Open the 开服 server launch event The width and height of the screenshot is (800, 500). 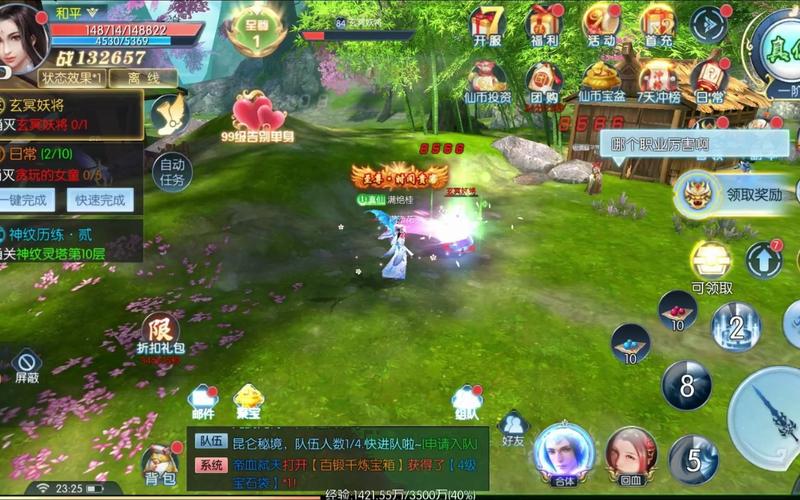[487, 25]
